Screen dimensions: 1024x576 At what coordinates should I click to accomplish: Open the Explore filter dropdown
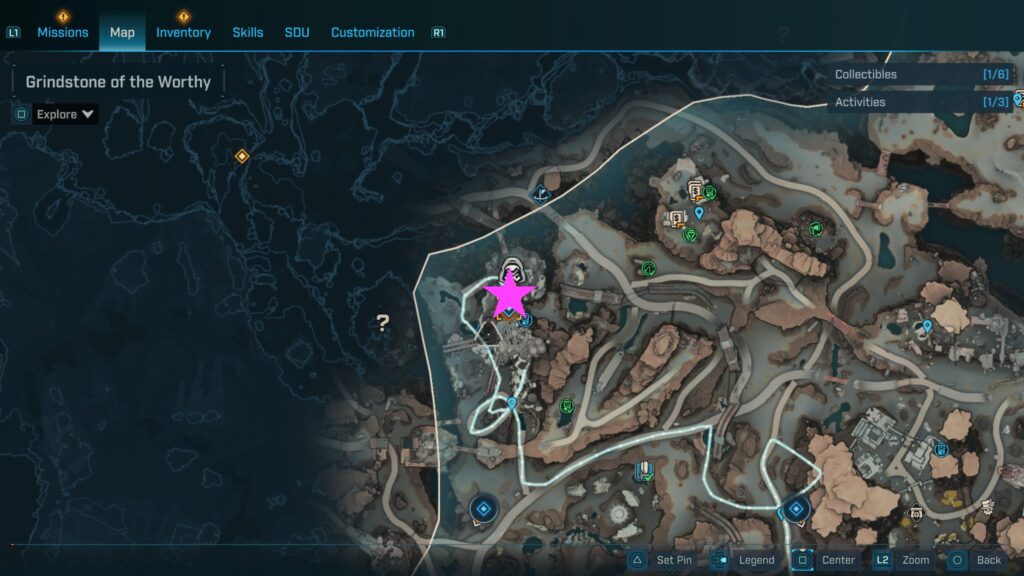65,114
